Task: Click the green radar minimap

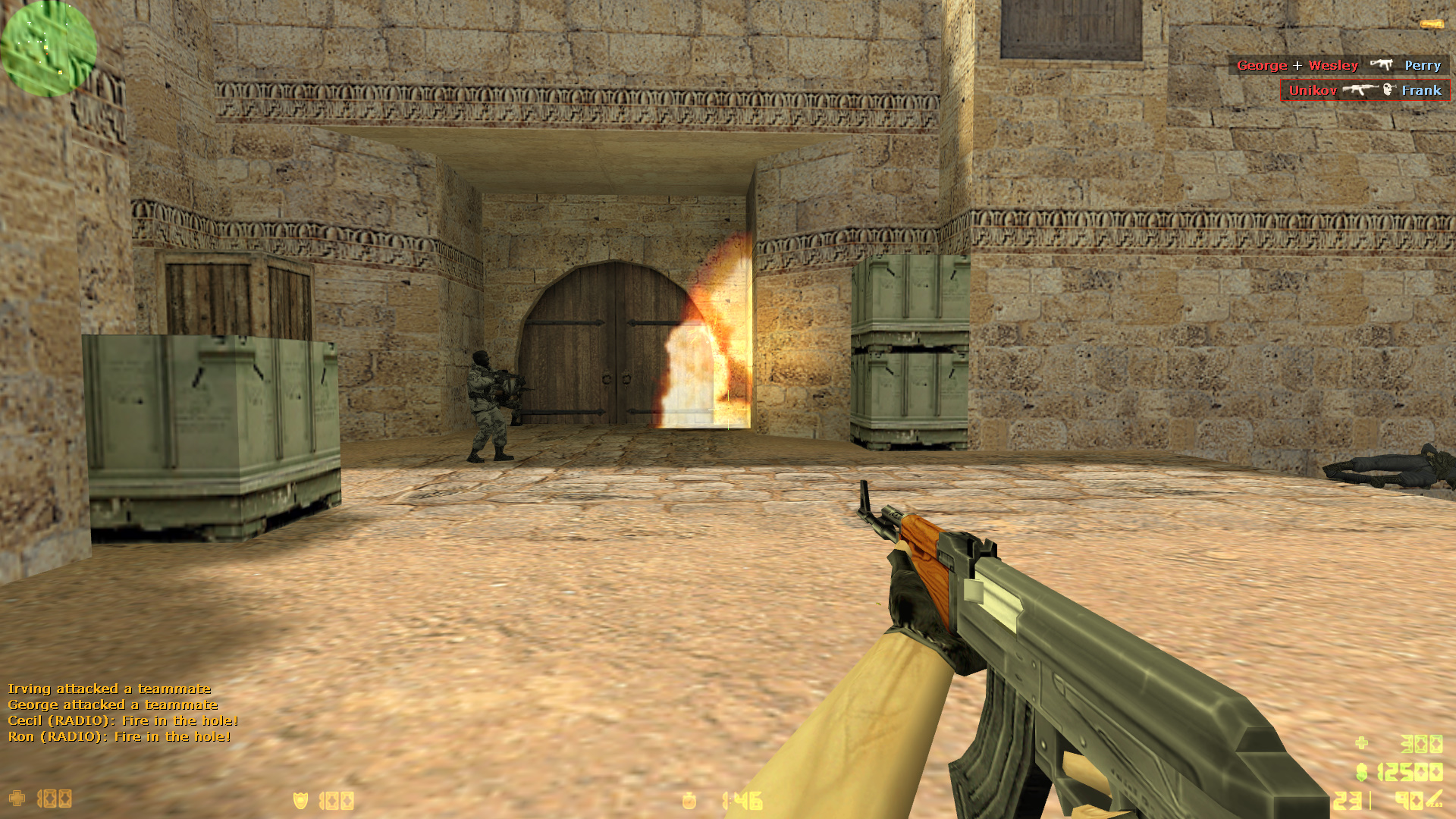Action: tap(49, 49)
